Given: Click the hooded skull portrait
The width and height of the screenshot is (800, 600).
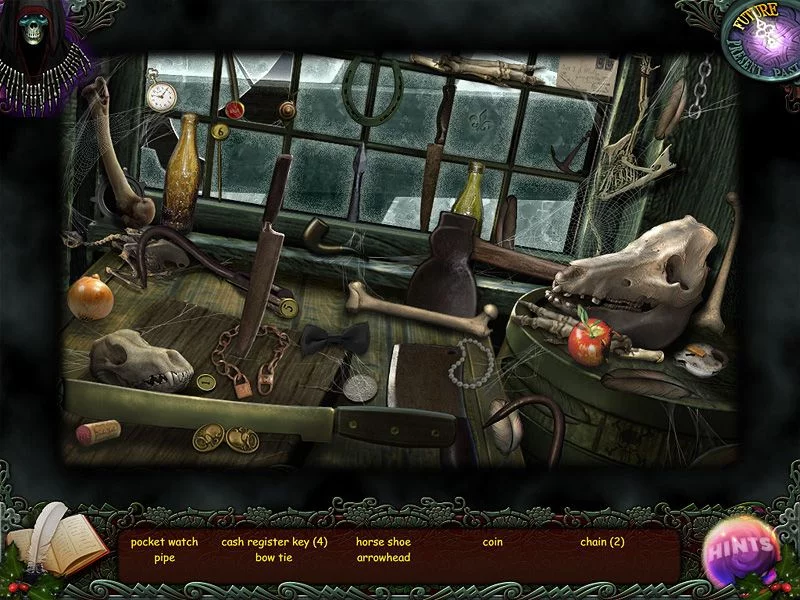Looking at the screenshot, I should click(x=37, y=45).
